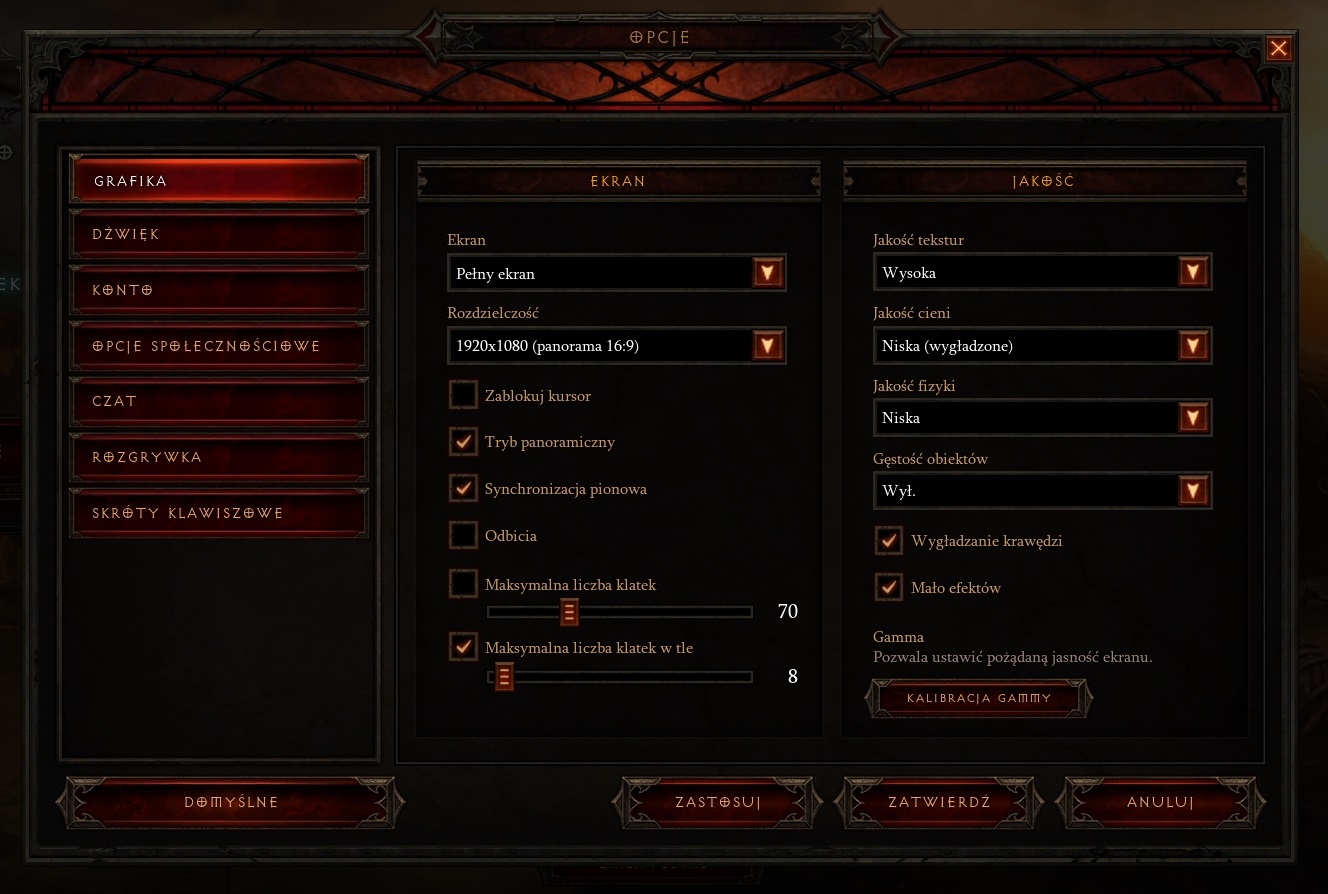This screenshot has height=894, width=1328.
Task: Open the Ekran mode dropdown arrow
Action: [x=767, y=272]
